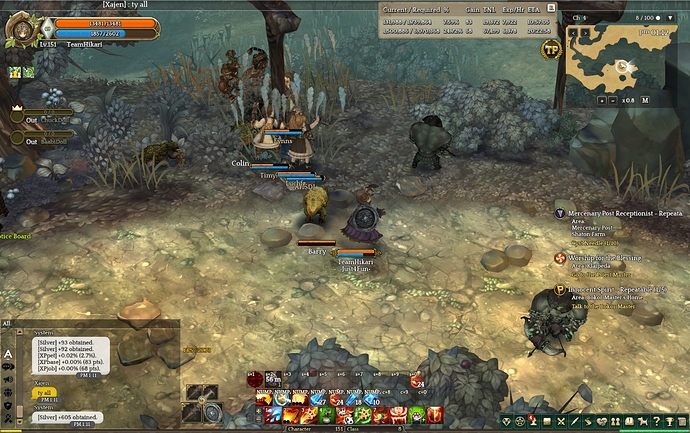Switch to the All chat tab

(7, 324)
